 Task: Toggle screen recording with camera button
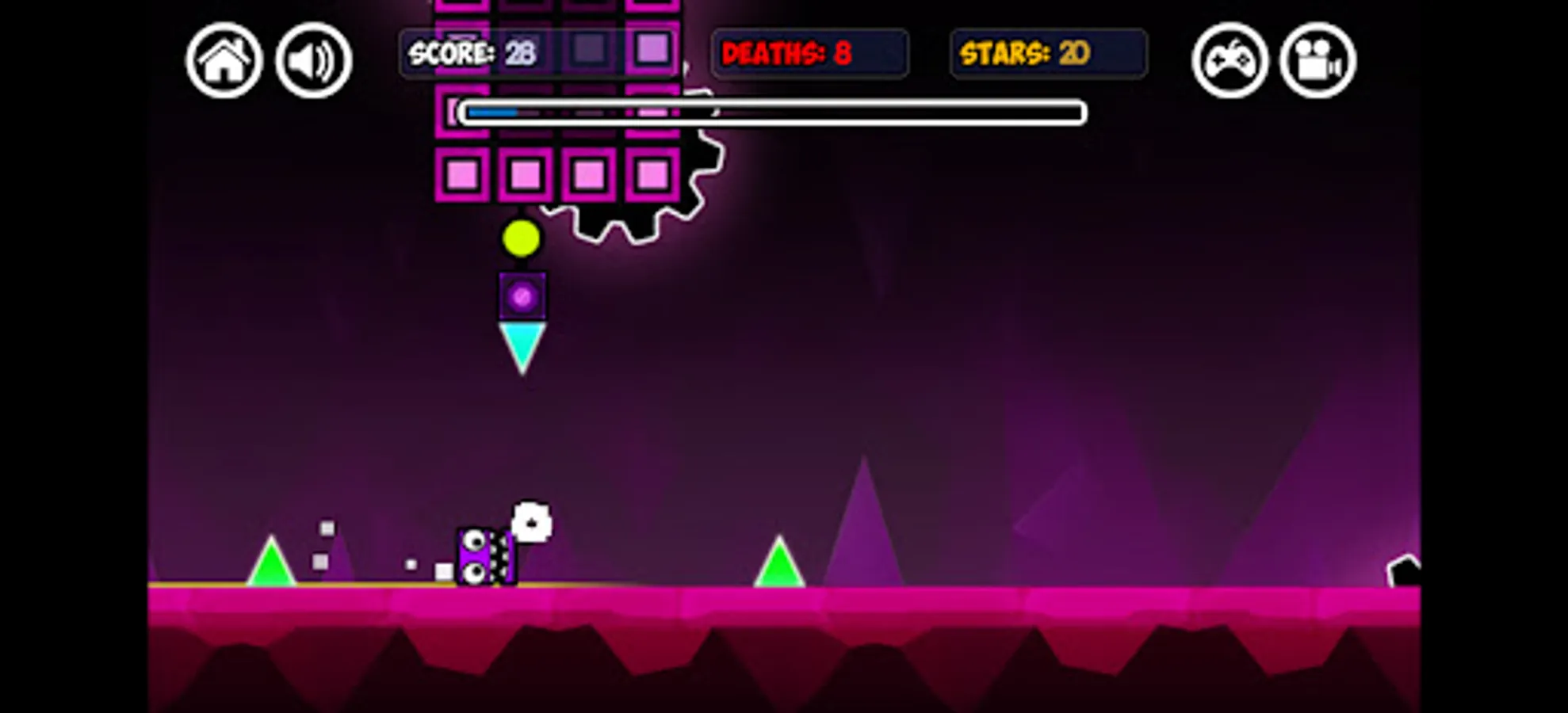click(x=1318, y=60)
